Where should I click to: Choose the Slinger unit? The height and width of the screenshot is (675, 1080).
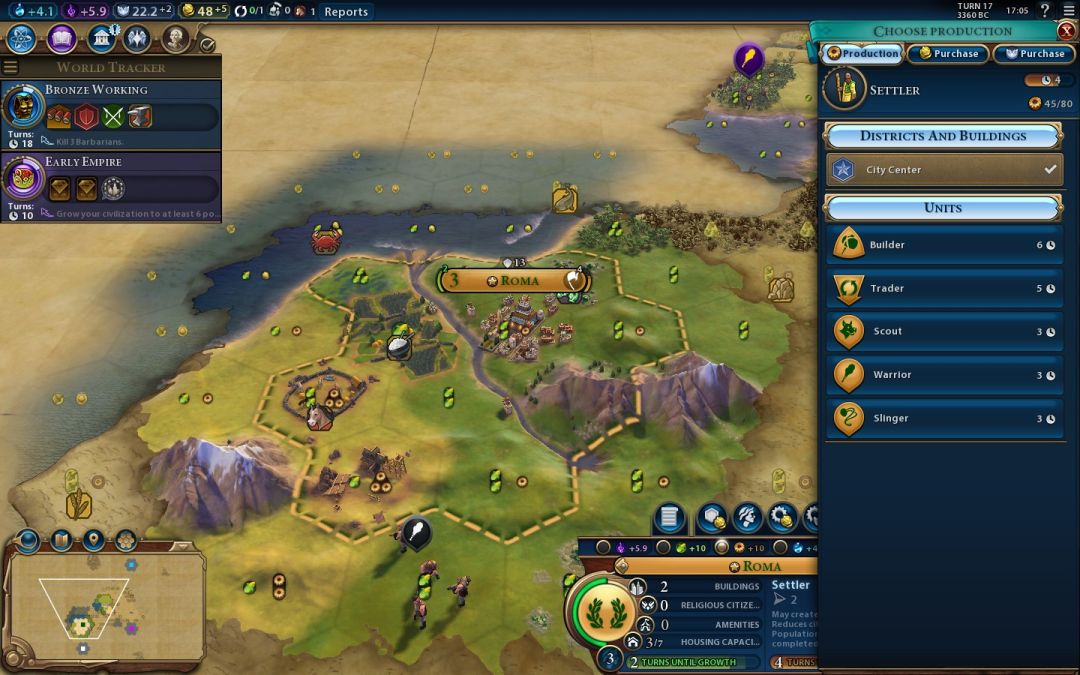coord(943,419)
